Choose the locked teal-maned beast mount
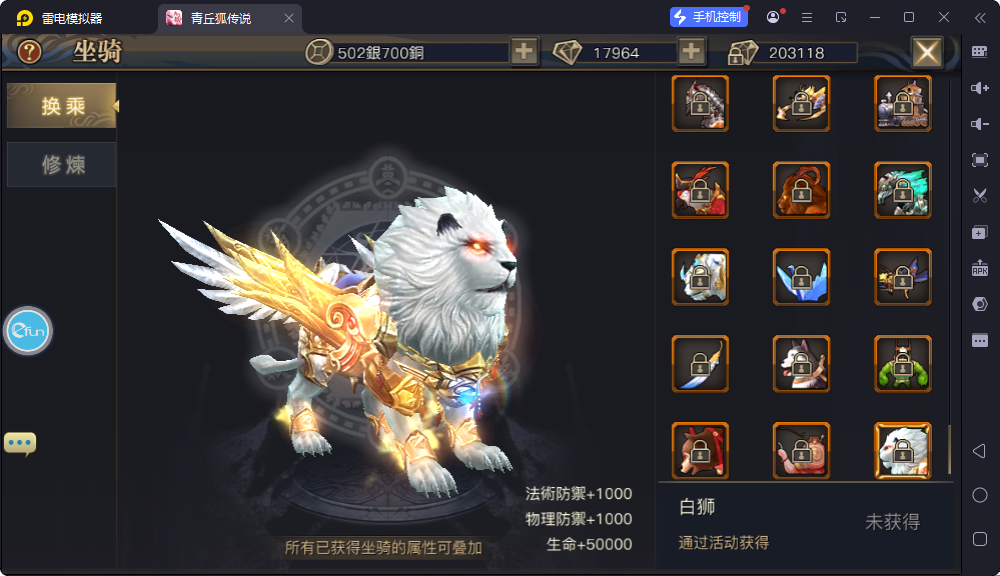This screenshot has width=1000, height=576. pos(902,190)
